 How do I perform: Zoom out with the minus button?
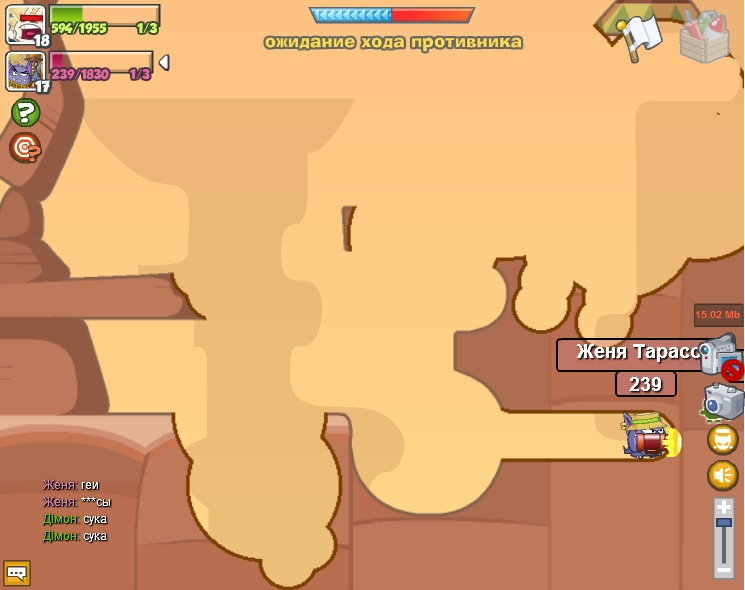tap(724, 570)
